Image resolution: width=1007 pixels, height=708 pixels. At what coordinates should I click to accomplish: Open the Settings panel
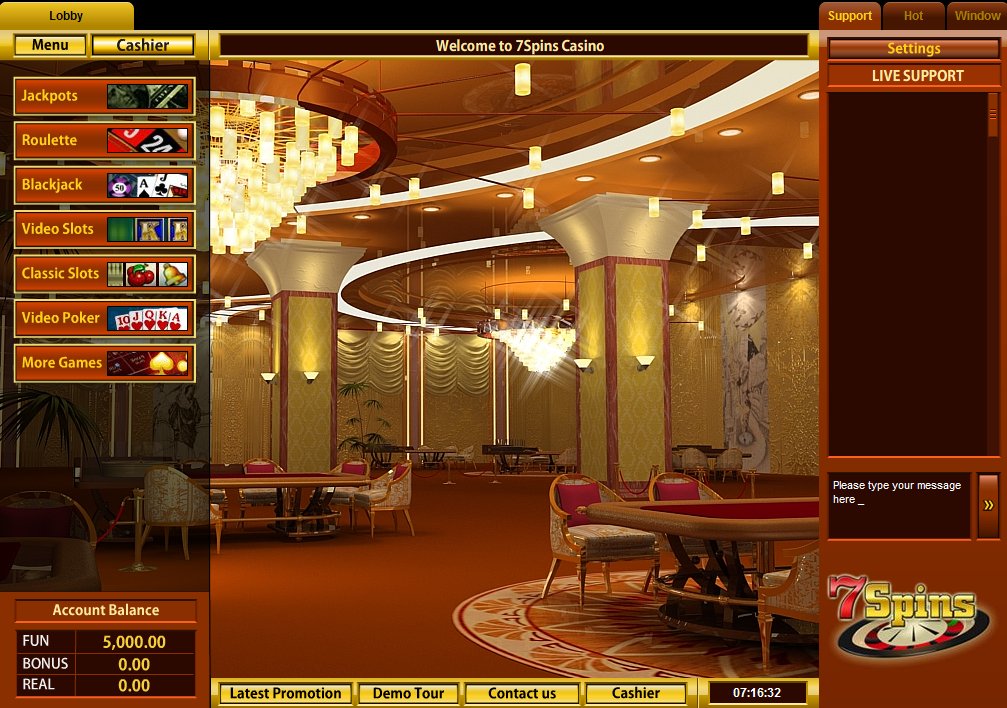[x=913, y=48]
